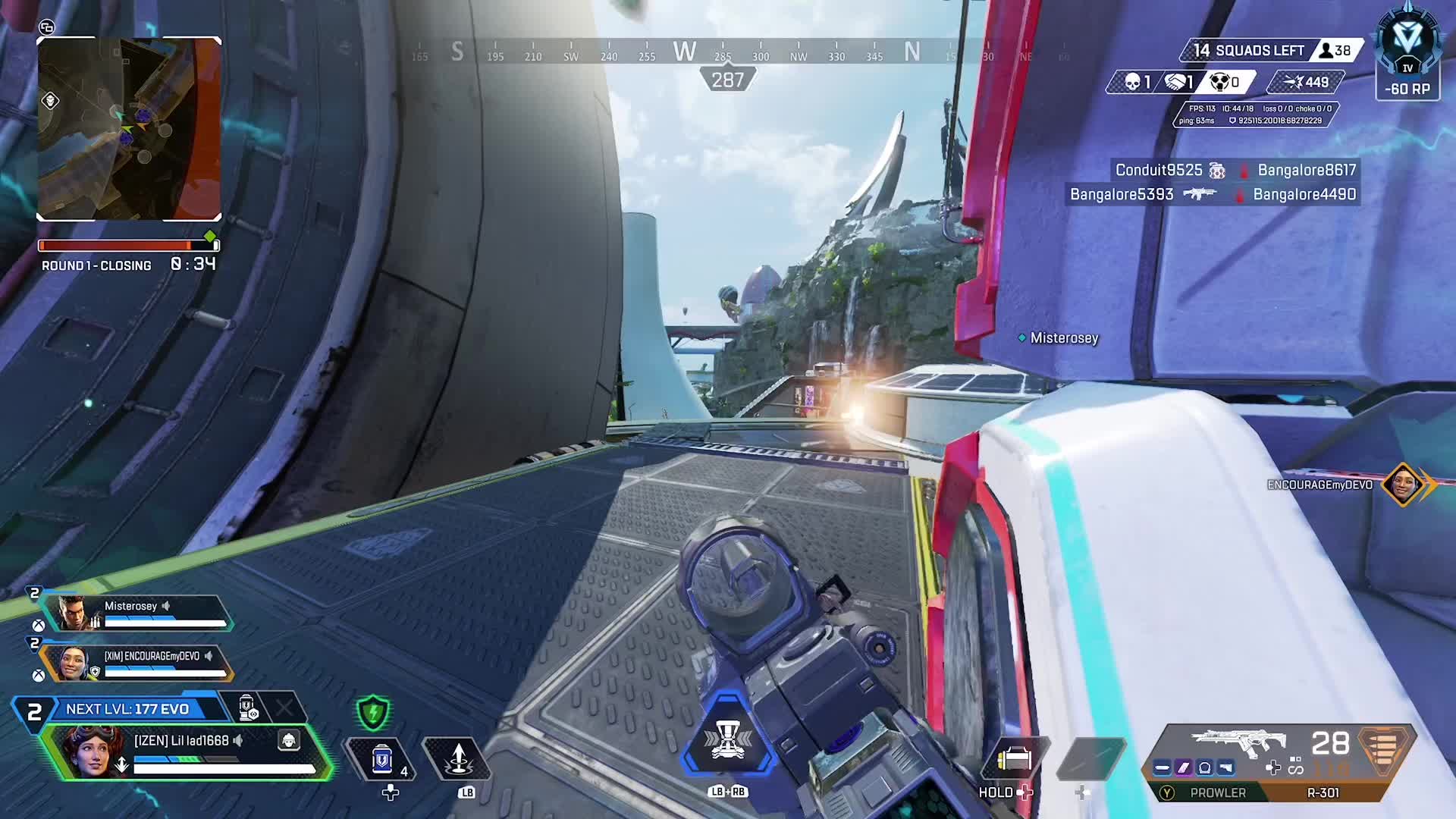The image size is (1456, 819).
Task: Click the Misterosey teammate name tag
Action: pyautogui.click(x=1063, y=338)
